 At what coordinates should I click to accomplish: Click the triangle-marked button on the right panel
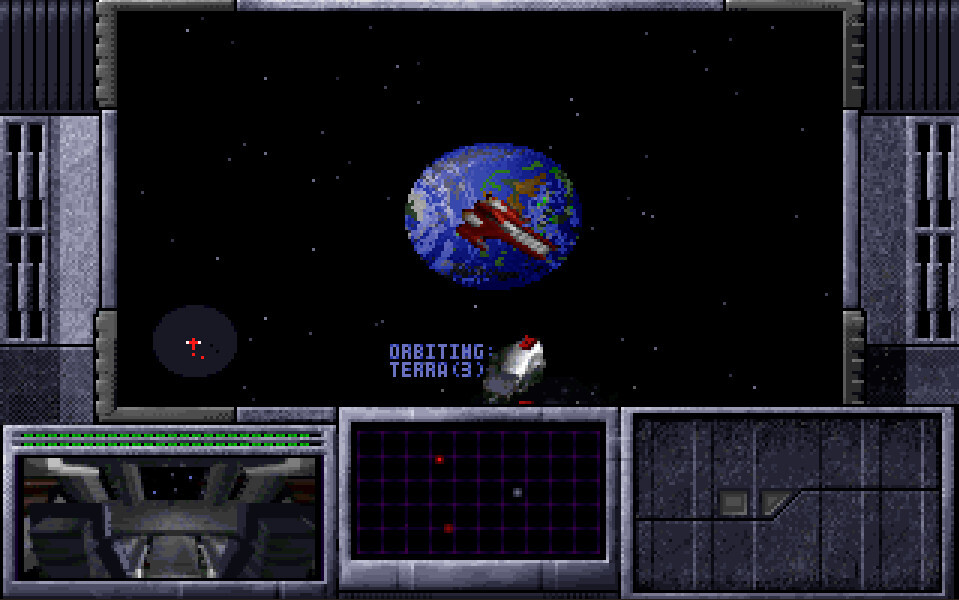coord(775,502)
